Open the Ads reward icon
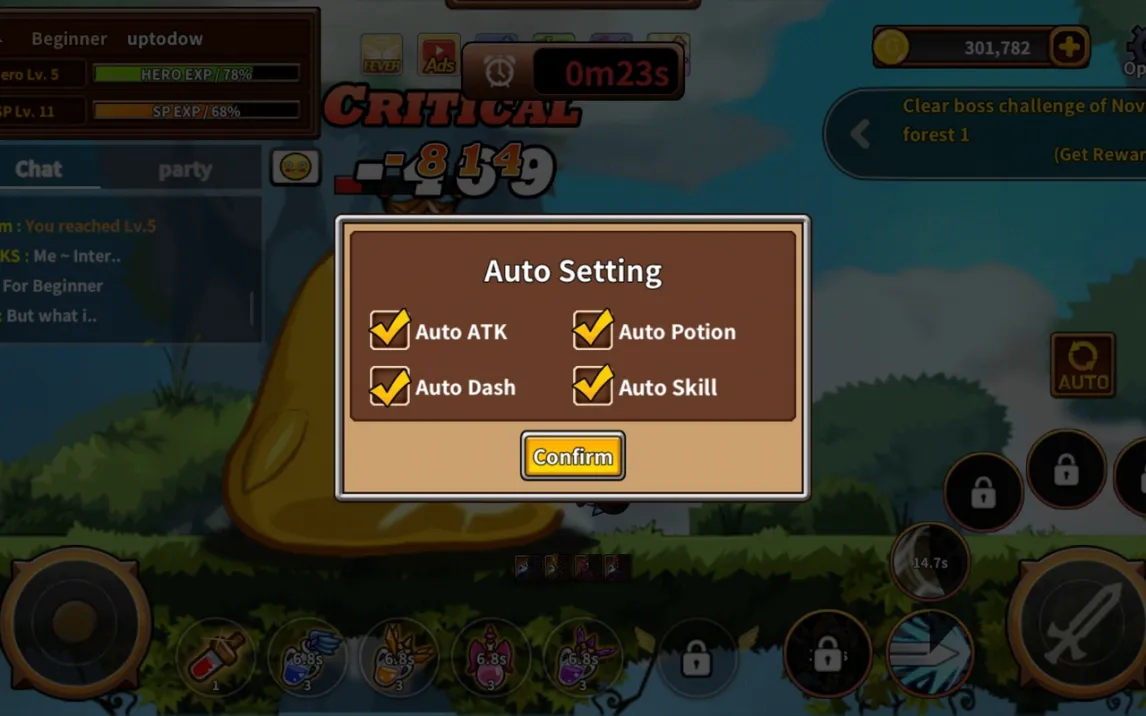The width and height of the screenshot is (1146, 716). (438, 56)
